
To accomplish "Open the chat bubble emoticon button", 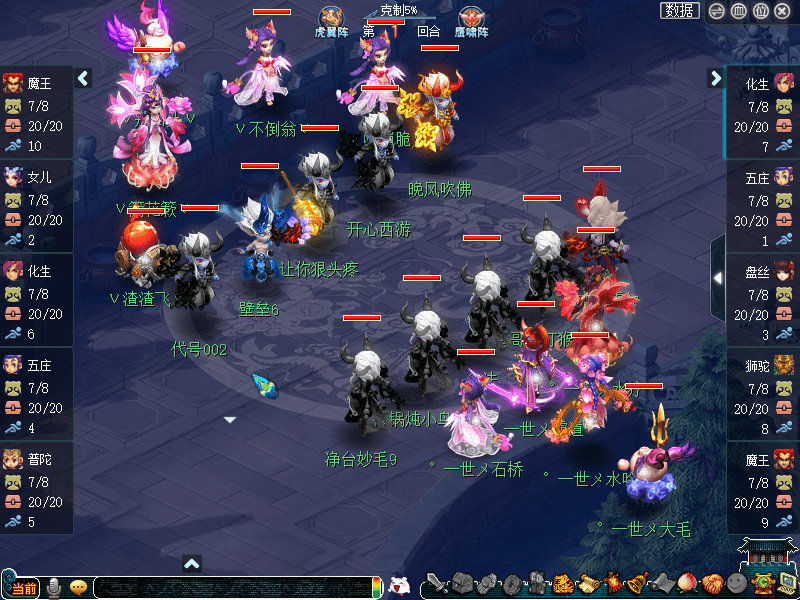I will [78, 587].
